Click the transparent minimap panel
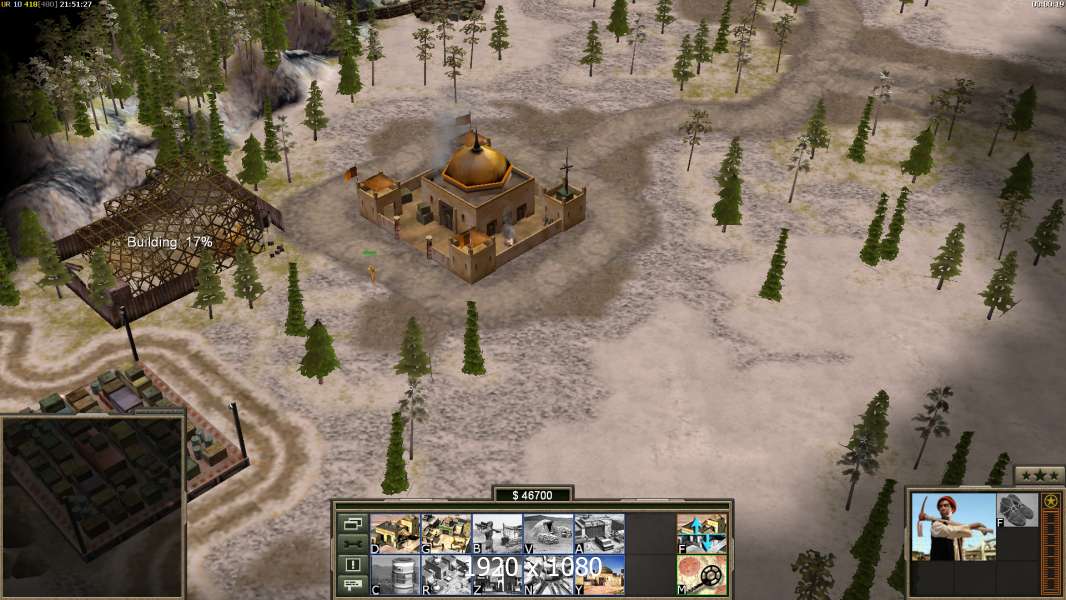This screenshot has height=600, width=1066. pos(93,506)
